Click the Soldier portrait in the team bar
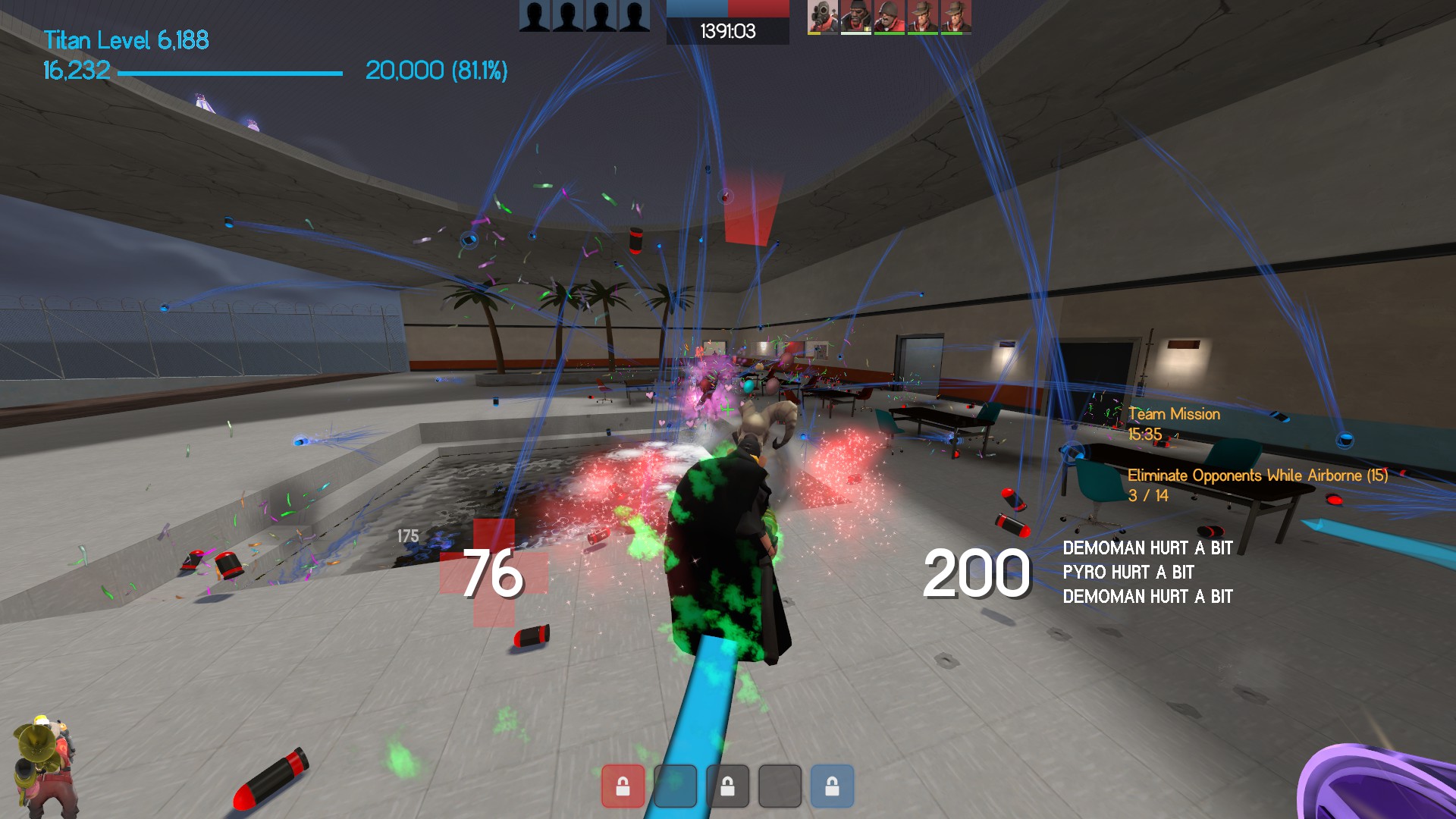 click(890, 17)
